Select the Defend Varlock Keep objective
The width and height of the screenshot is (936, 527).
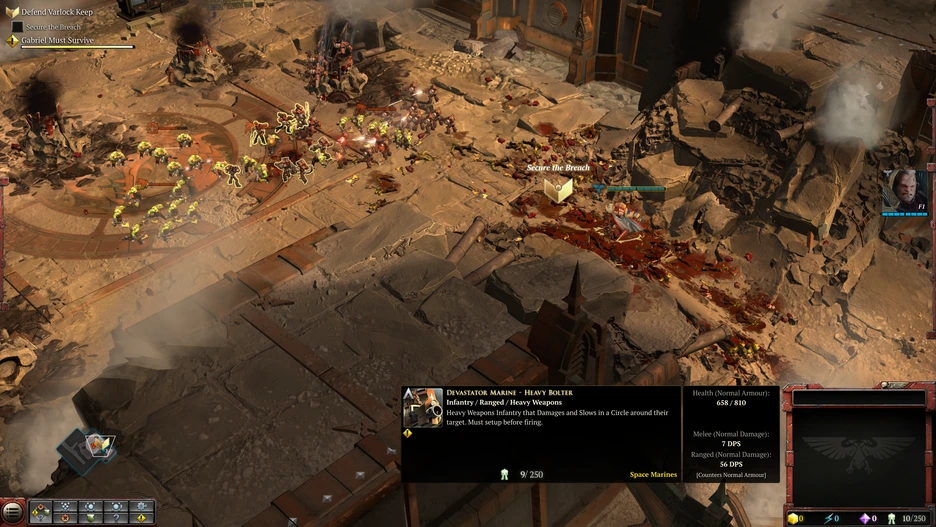[56, 12]
